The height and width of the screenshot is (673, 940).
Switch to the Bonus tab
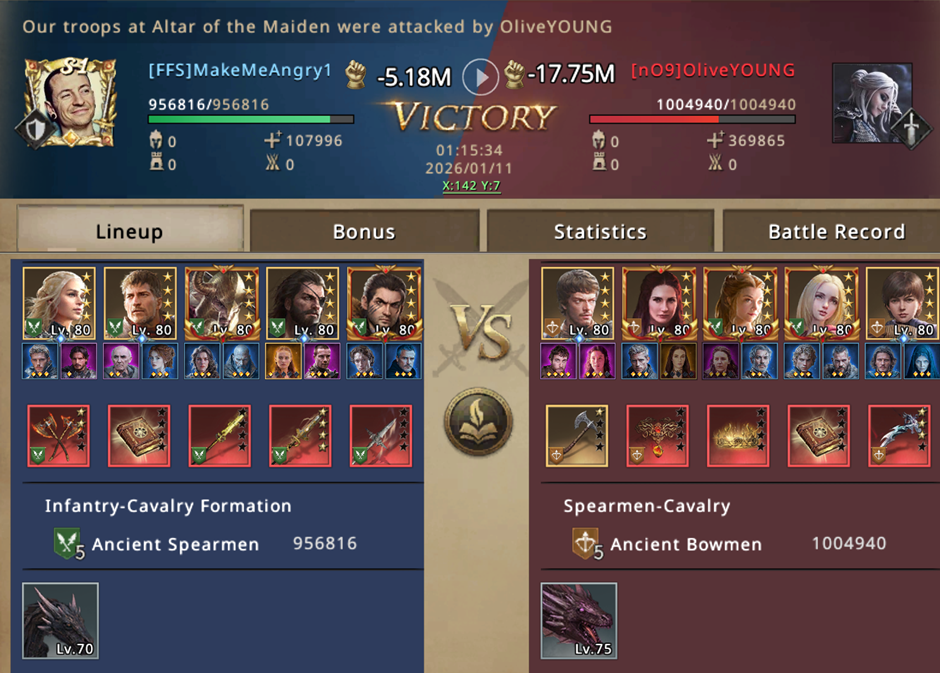coord(364,232)
